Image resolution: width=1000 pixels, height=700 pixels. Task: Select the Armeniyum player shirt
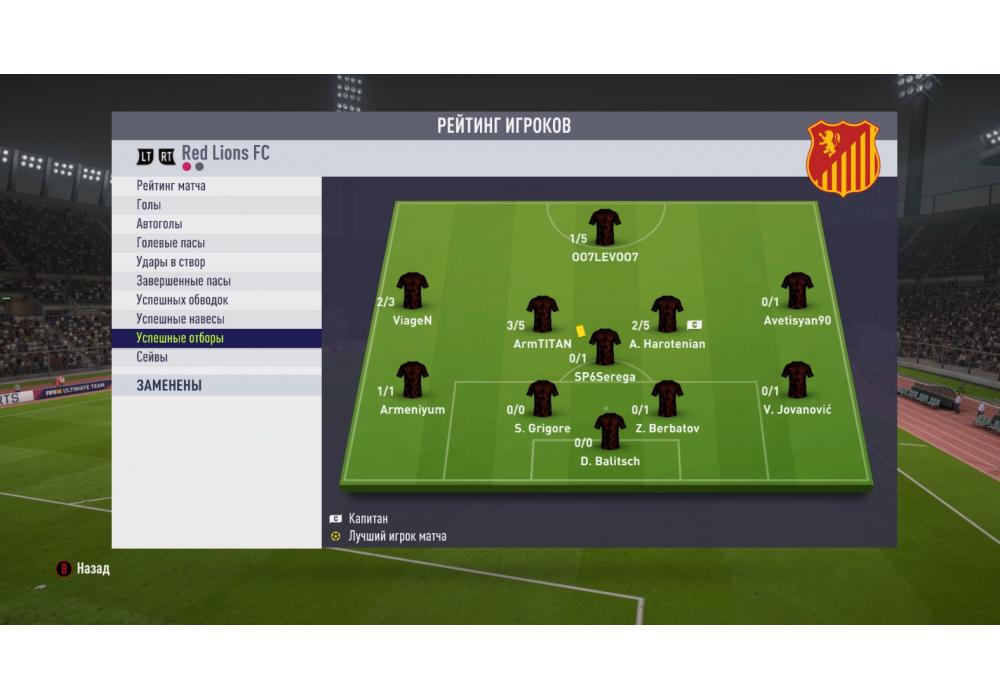412,380
